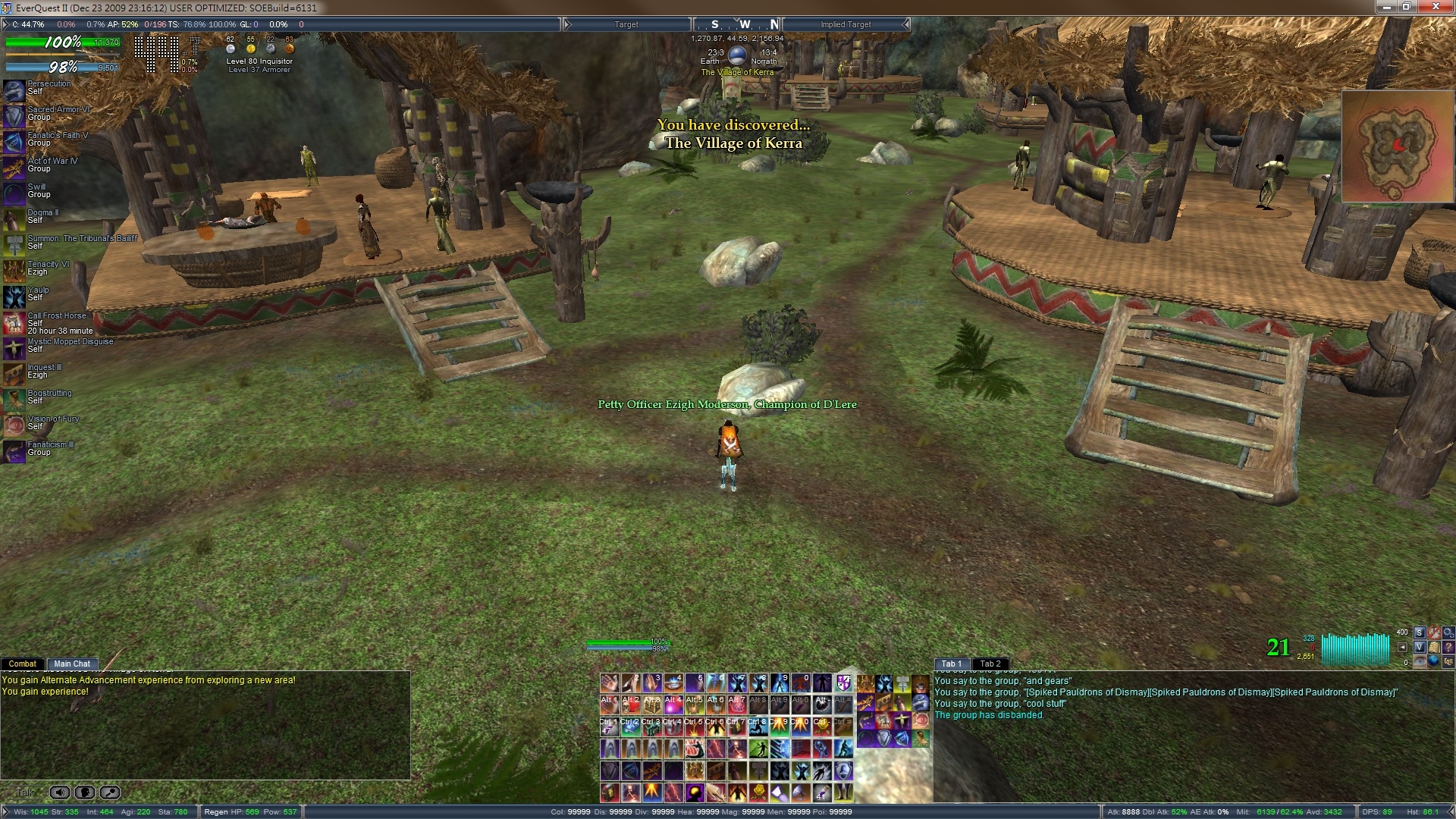The height and width of the screenshot is (819, 1456).
Task: Select the Call Frost Horse buff icon
Action: pos(14,323)
